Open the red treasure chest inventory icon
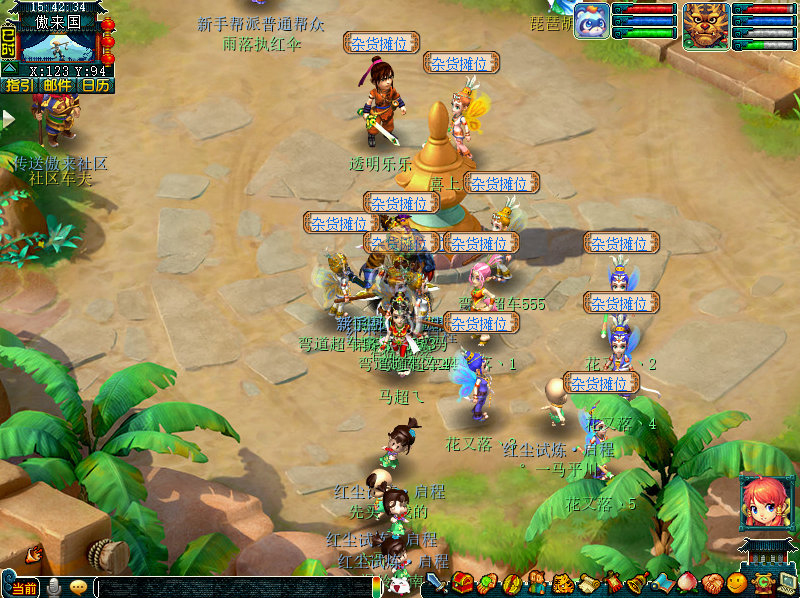The width and height of the screenshot is (800, 598). (x=463, y=583)
